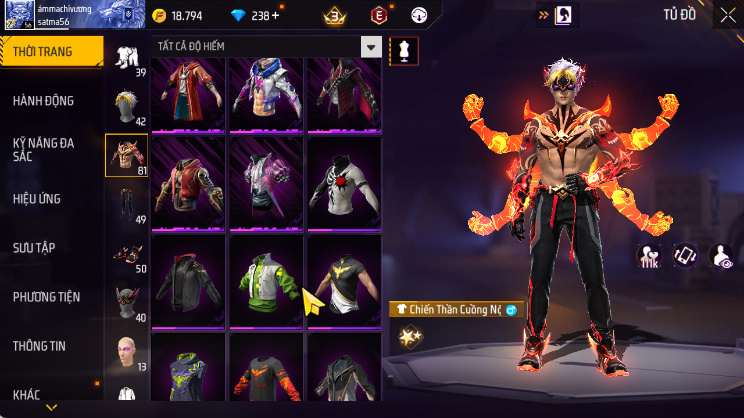Open the Chiến Thần Cuồng Nộ outfit label
Viewport: 744px width, 418px height.
coord(456,310)
